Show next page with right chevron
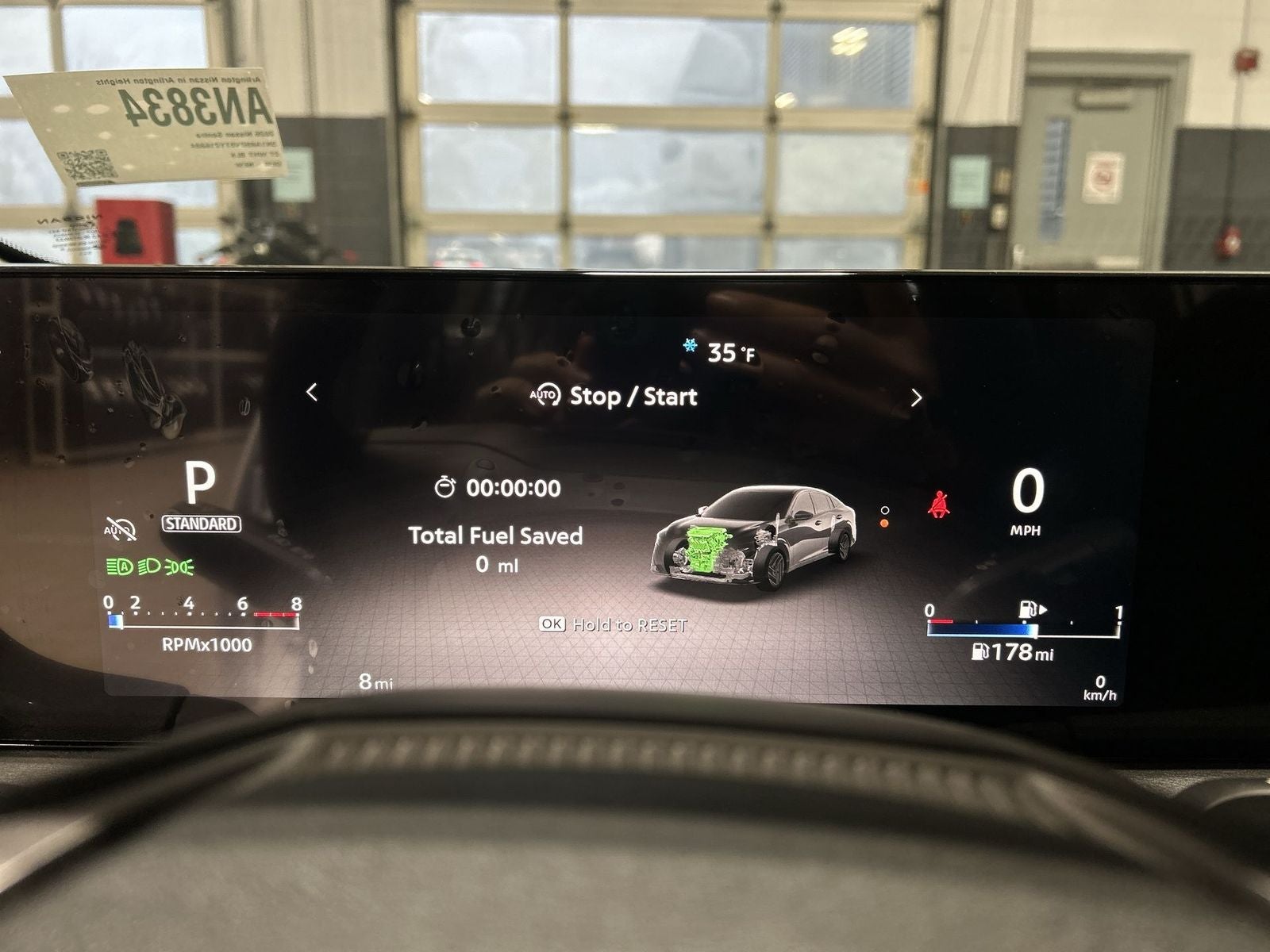 tap(916, 397)
